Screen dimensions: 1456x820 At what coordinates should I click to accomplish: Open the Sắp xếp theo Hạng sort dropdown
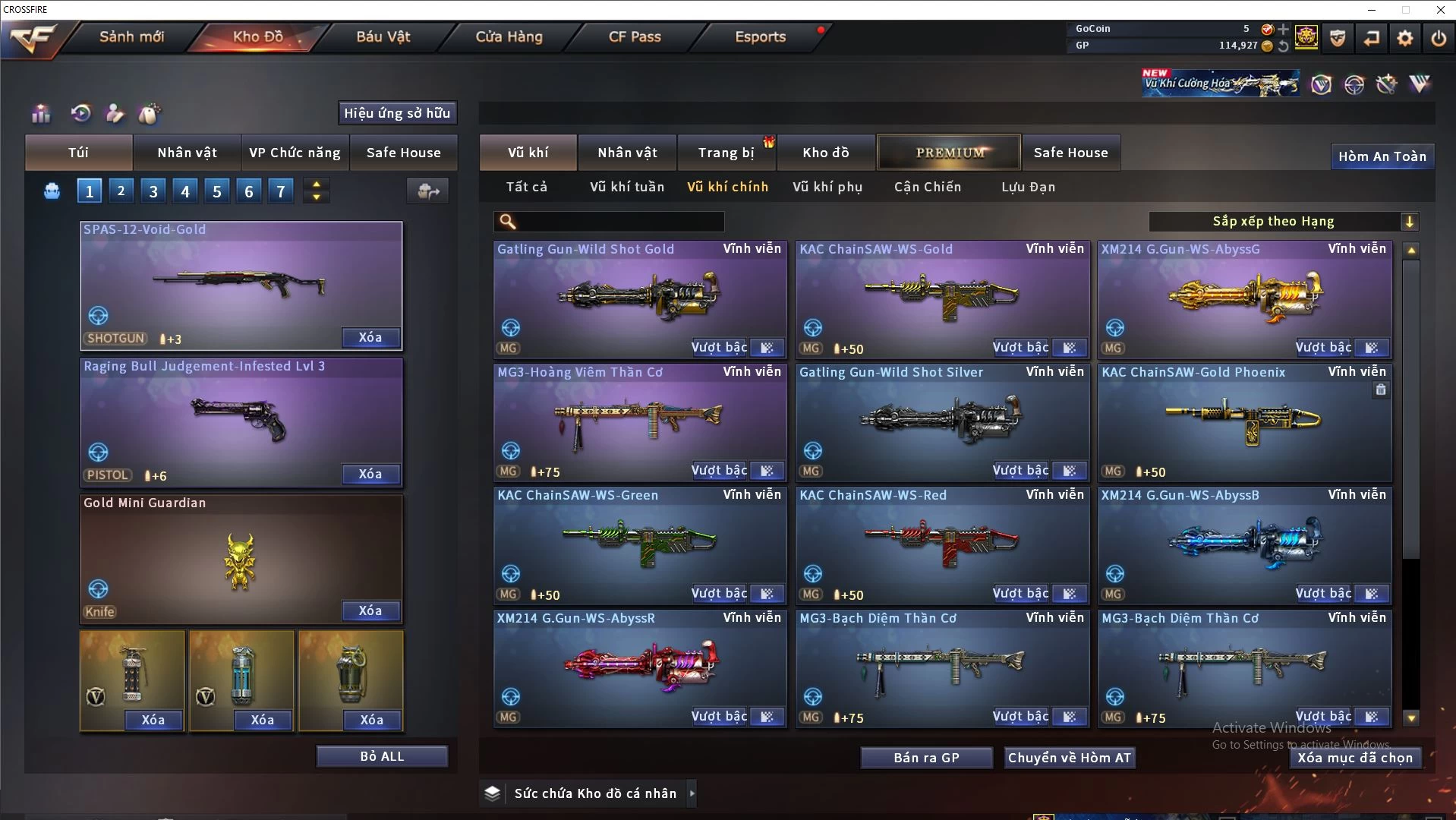pyautogui.click(x=1283, y=222)
